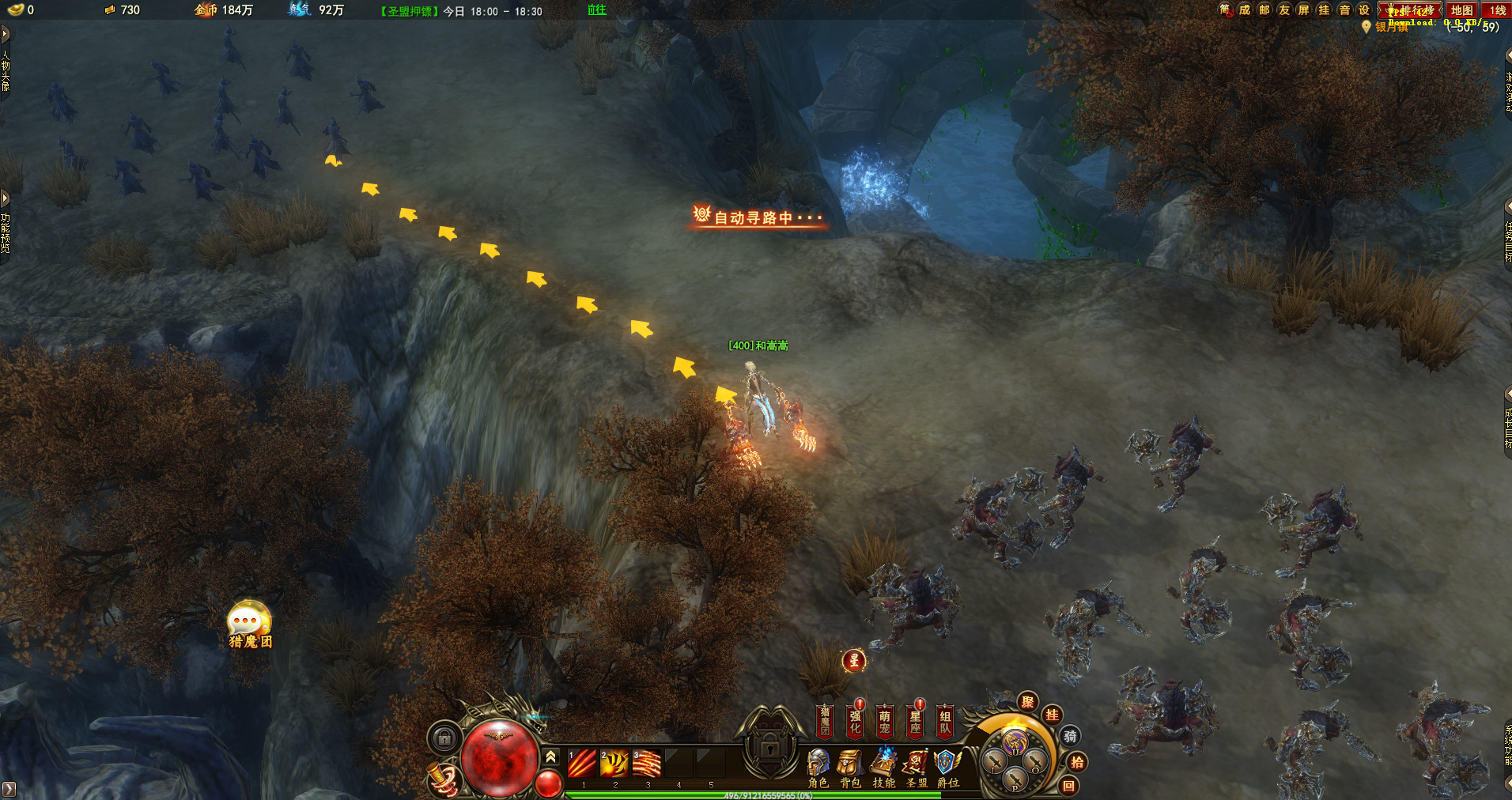1512x800 pixels.
Task: Switch server line via 1线 button
Action: [x=1497, y=10]
